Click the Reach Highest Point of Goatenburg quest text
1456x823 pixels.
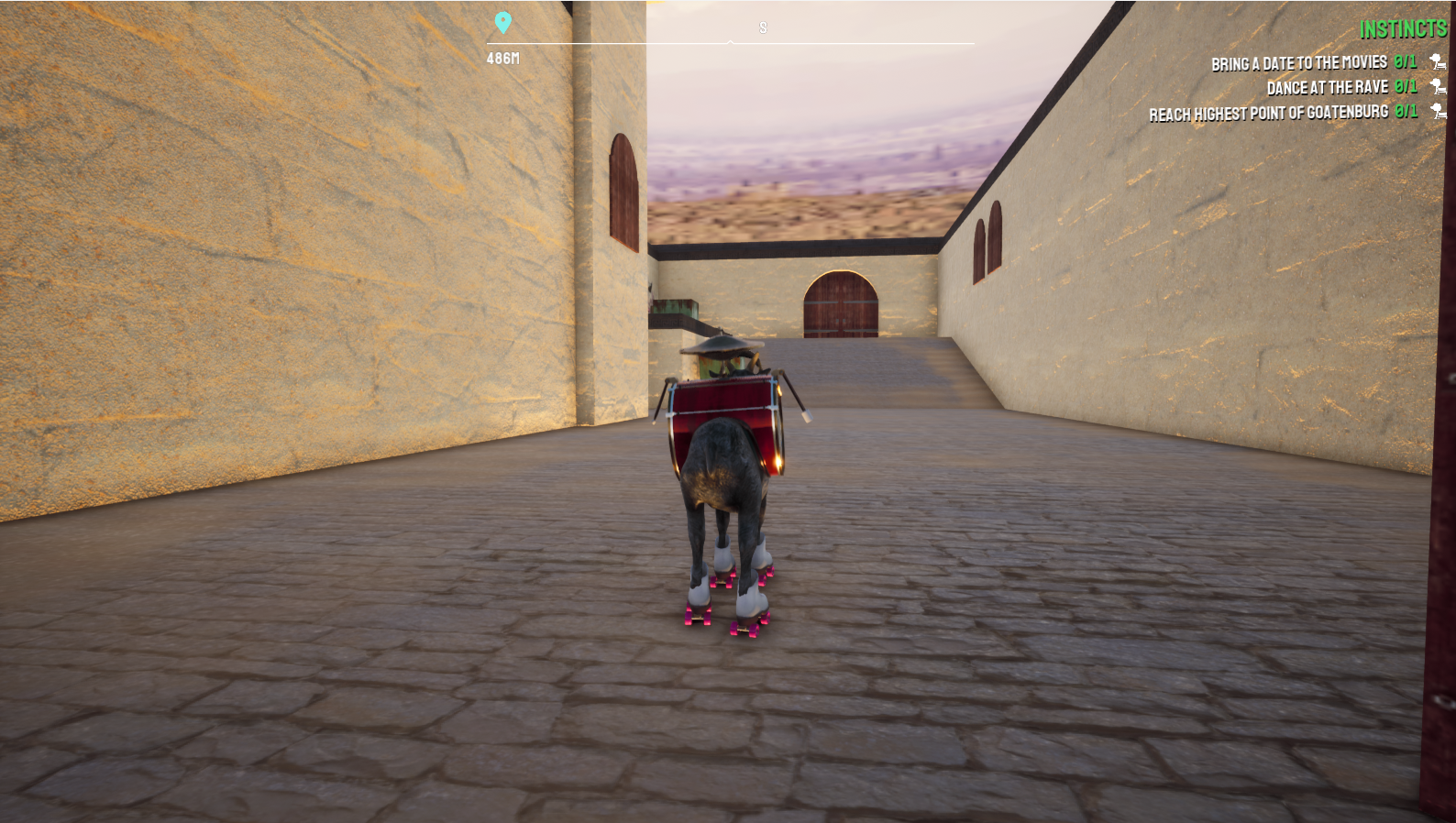coord(1268,114)
